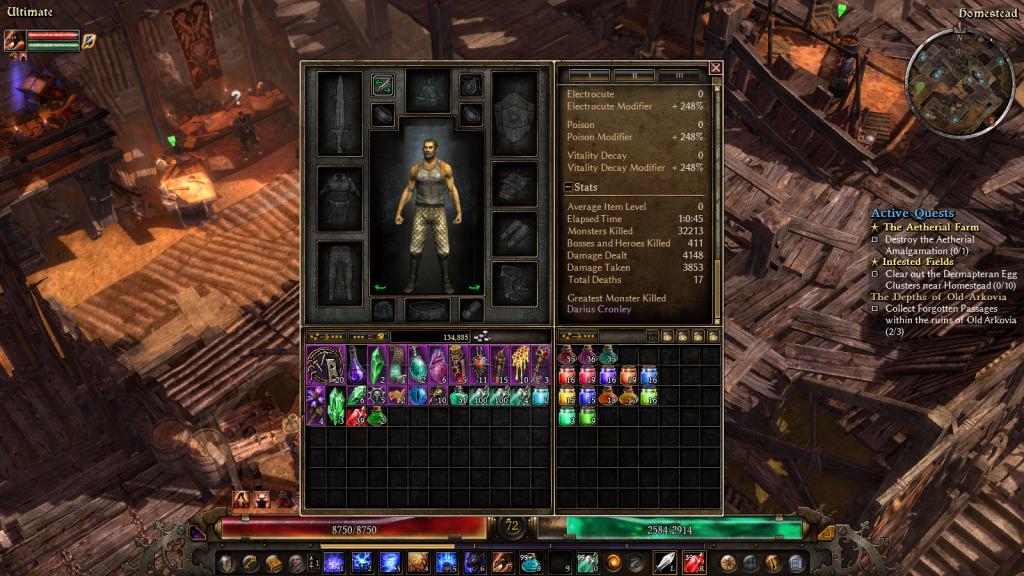Choose the yellow honeycomb item

coord(520,362)
